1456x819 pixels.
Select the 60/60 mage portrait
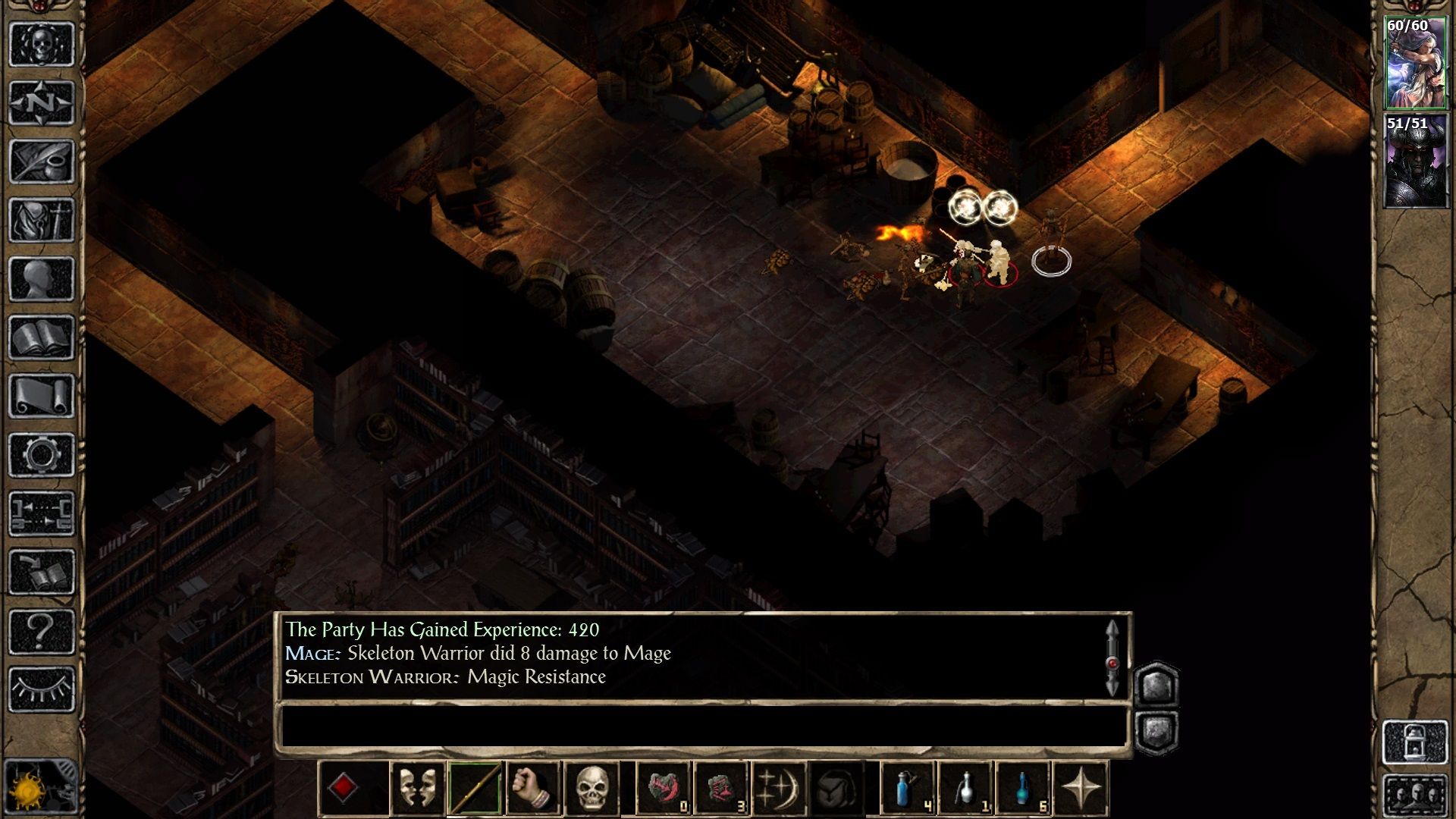pos(1415,64)
